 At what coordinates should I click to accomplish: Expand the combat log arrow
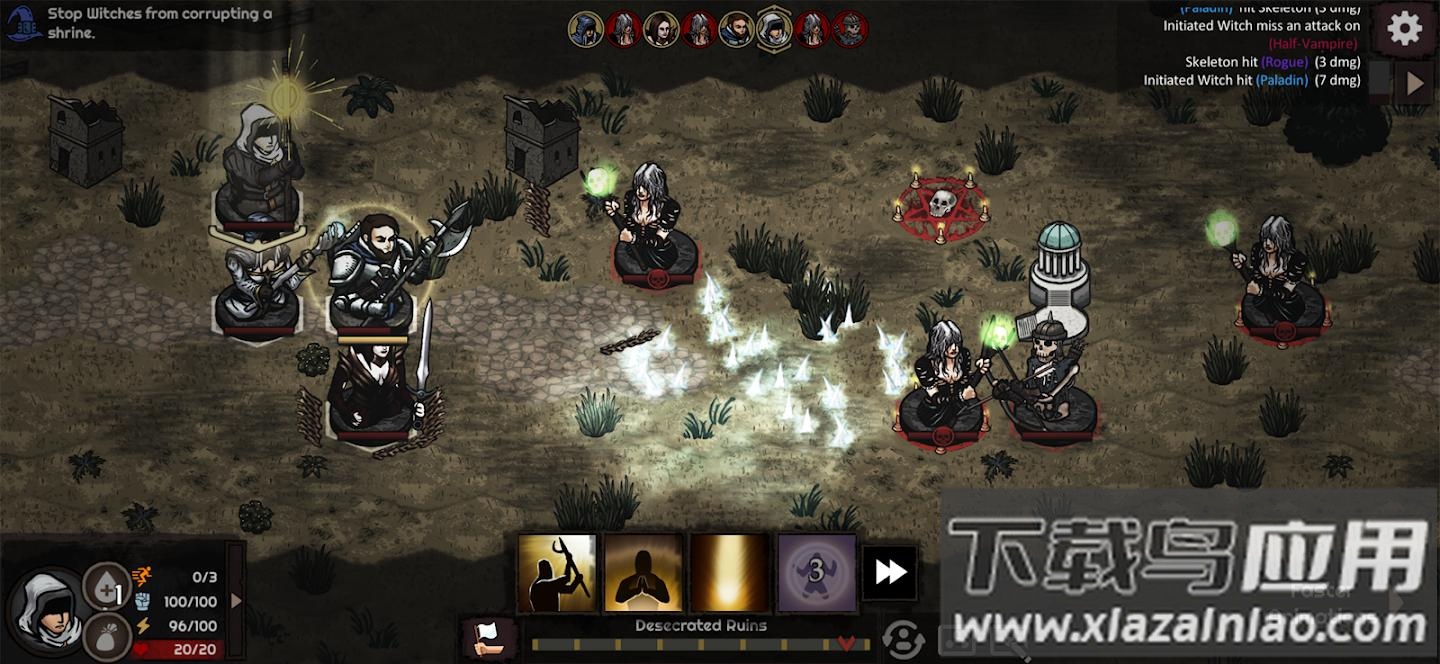1414,83
